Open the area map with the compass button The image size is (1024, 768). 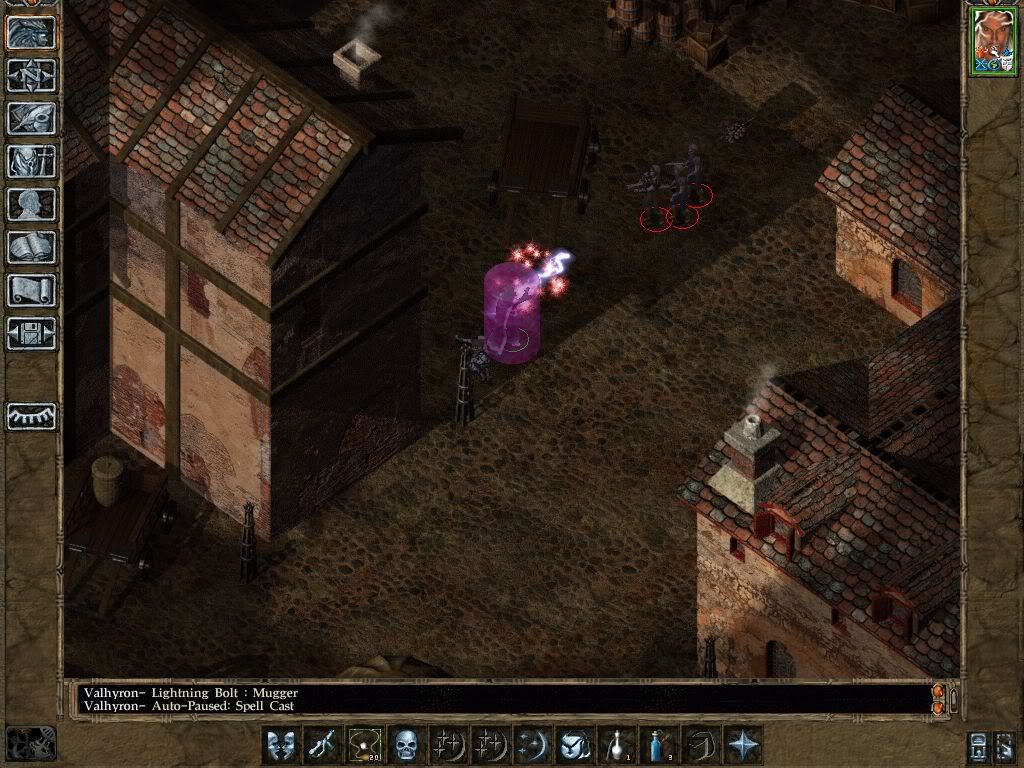coord(32,76)
